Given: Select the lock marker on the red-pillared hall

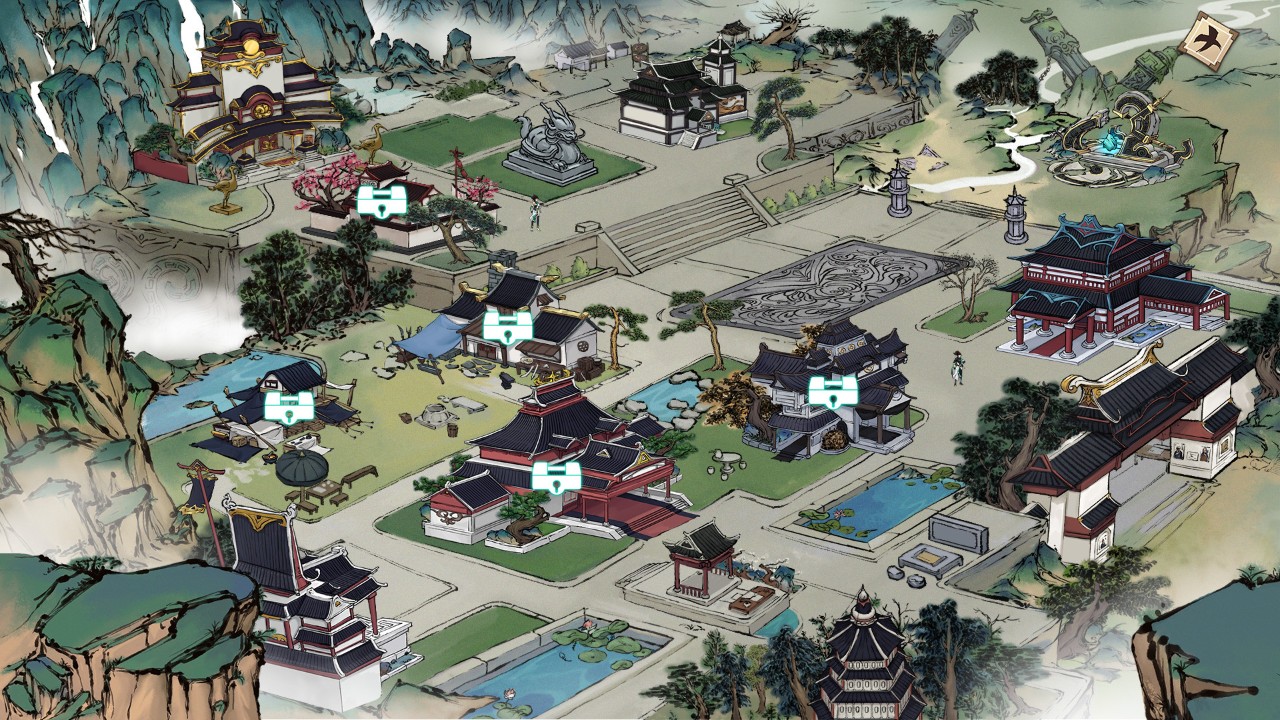Looking at the screenshot, I should click(x=556, y=476).
